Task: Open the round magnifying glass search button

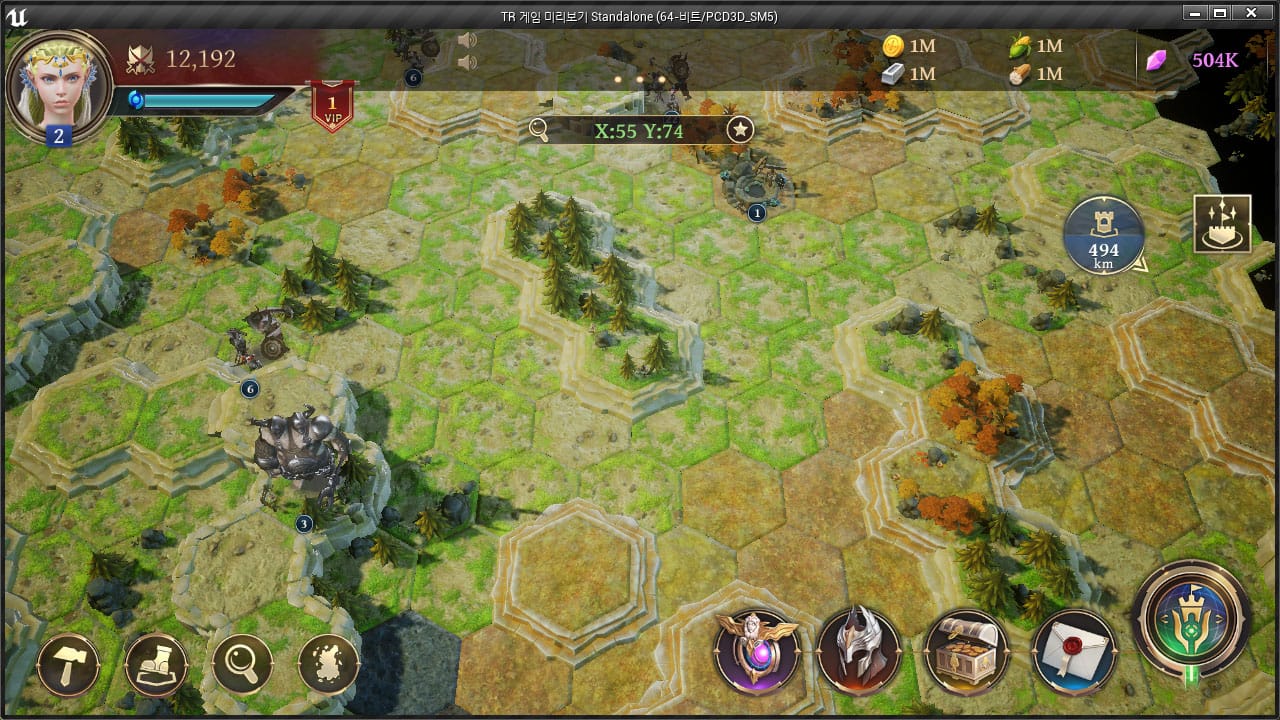Action: pyautogui.click(x=243, y=664)
